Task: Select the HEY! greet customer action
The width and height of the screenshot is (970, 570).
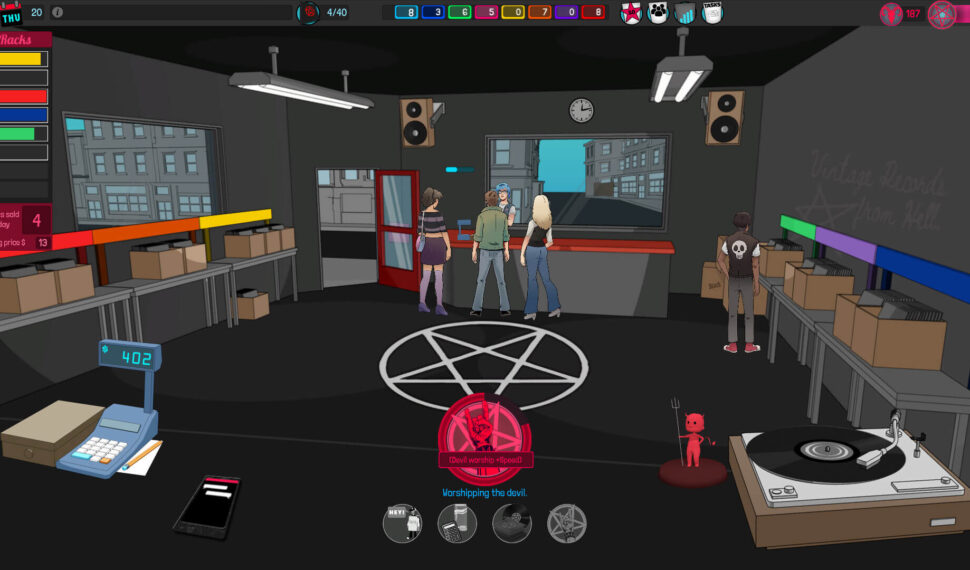Action: (402, 523)
